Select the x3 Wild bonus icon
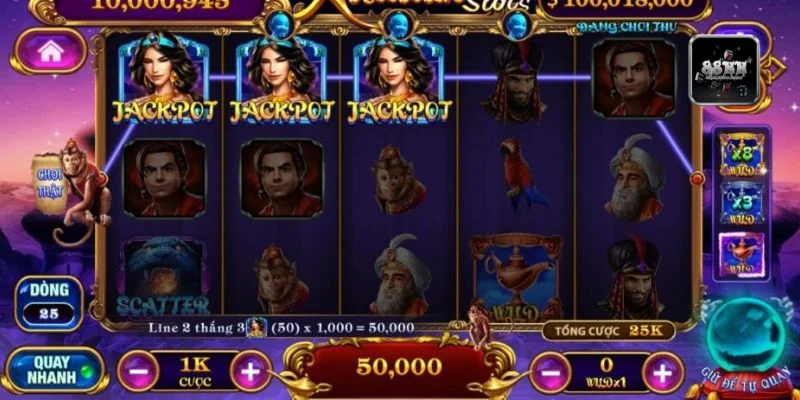 click(x=739, y=203)
